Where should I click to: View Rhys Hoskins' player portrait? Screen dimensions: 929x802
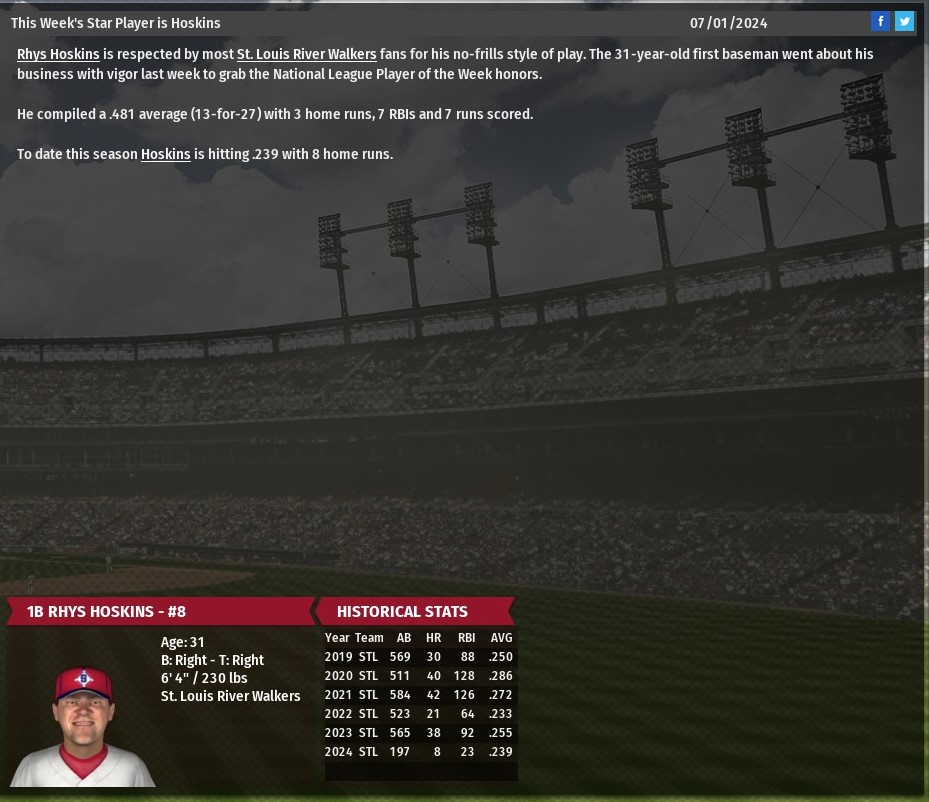(83, 724)
